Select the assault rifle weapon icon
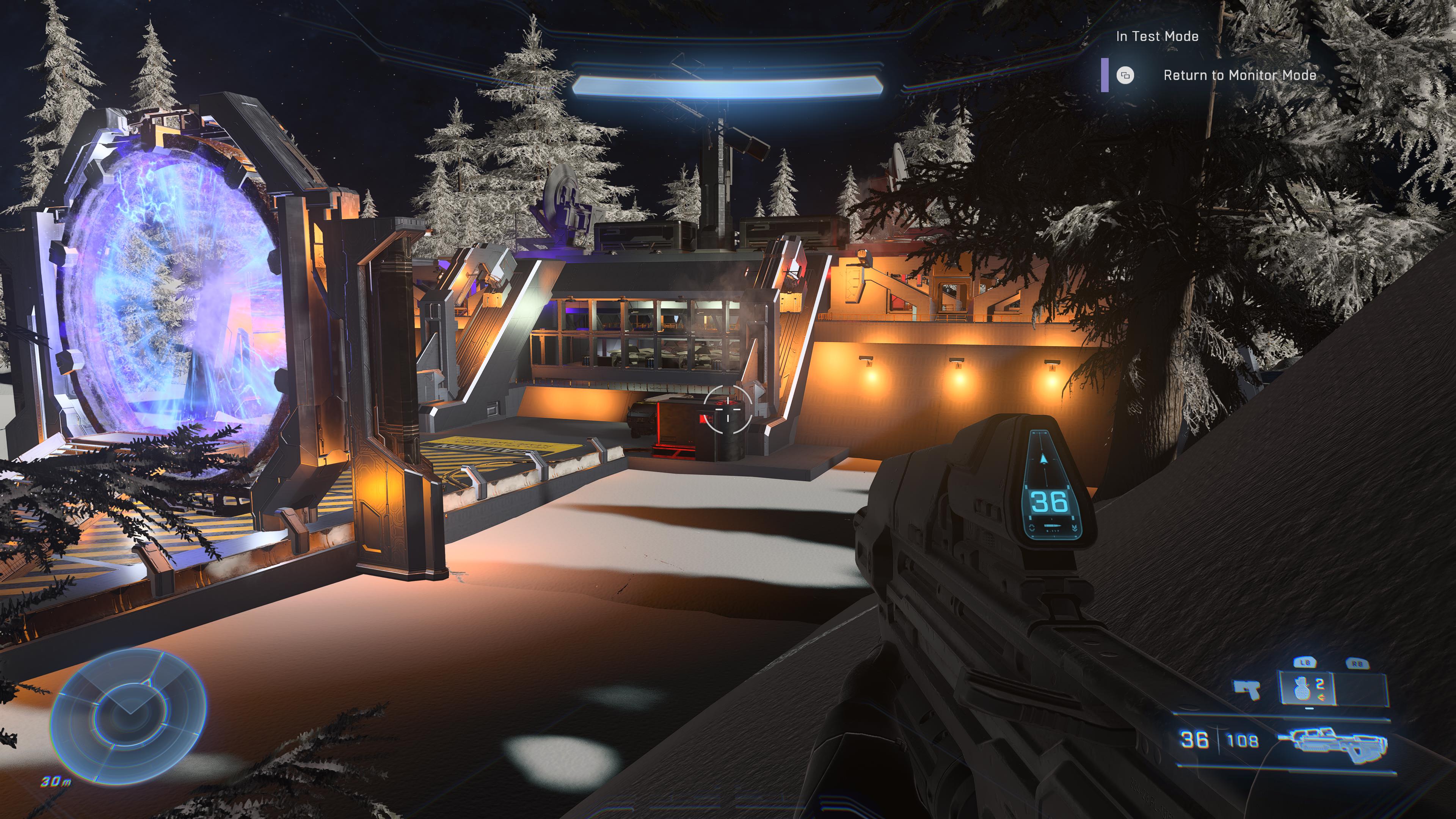The image size is (1456, 819). click(1338, 741)
